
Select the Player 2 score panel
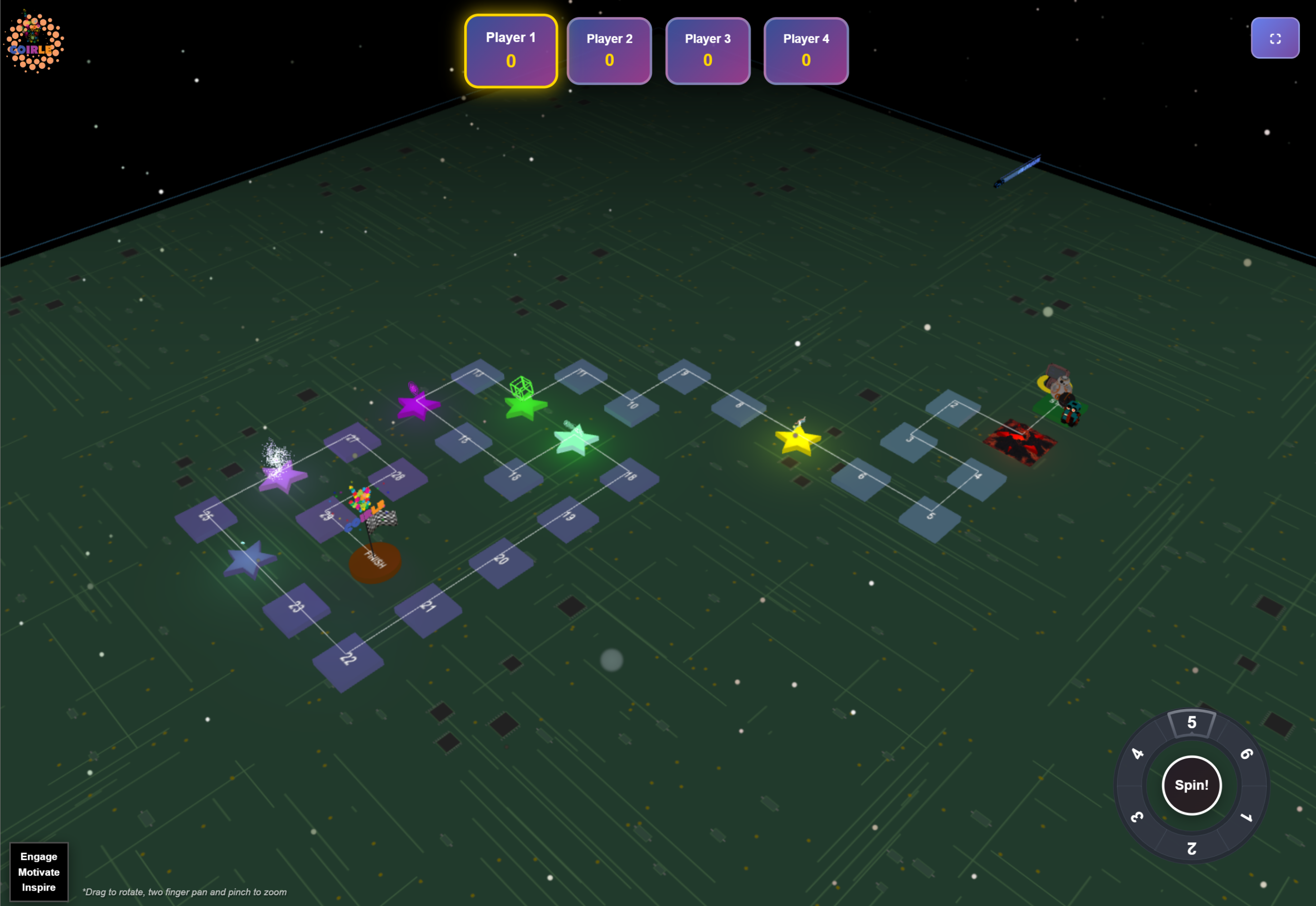tap(609, 51)
